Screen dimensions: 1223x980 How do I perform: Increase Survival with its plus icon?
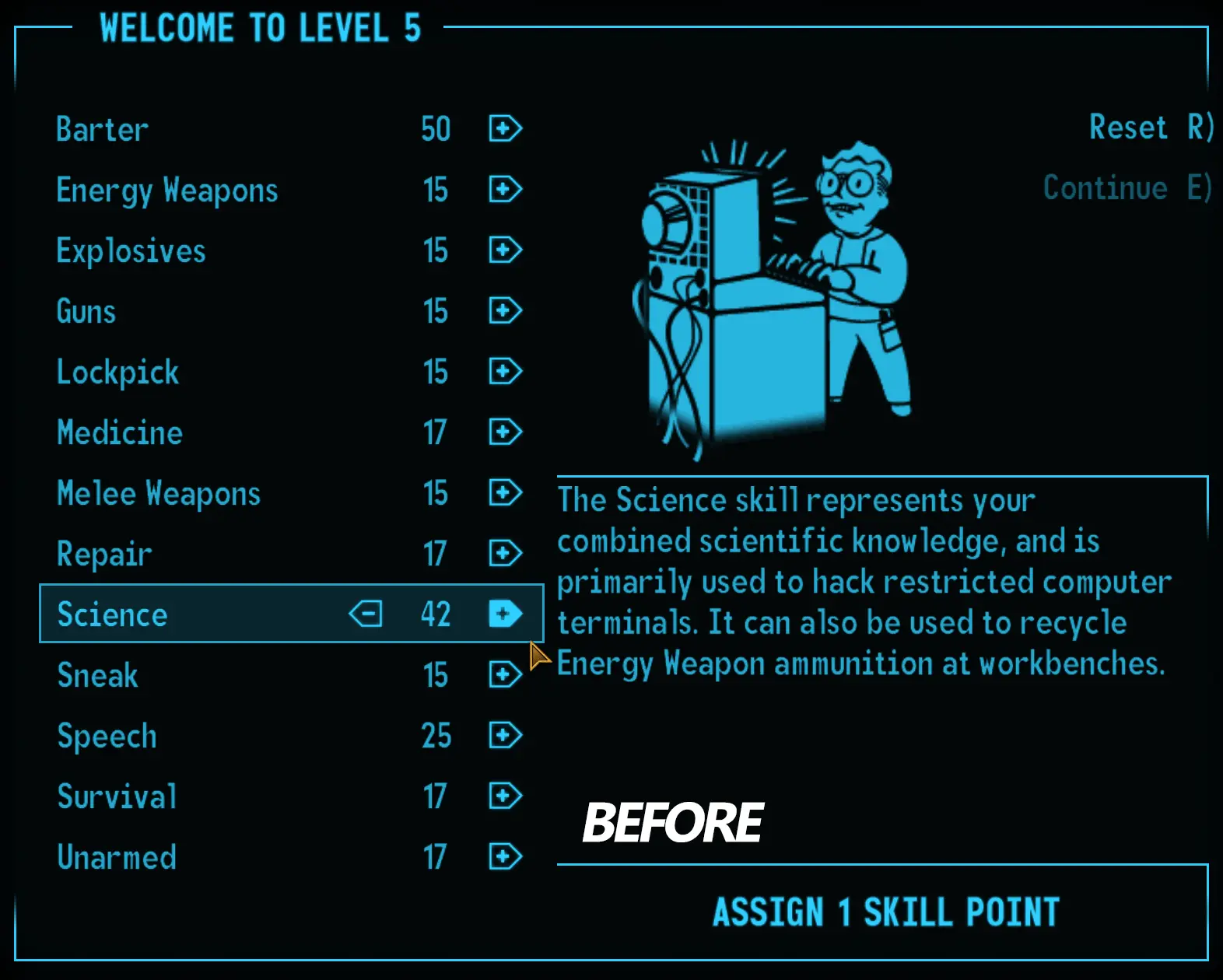(x=504, y=796)
